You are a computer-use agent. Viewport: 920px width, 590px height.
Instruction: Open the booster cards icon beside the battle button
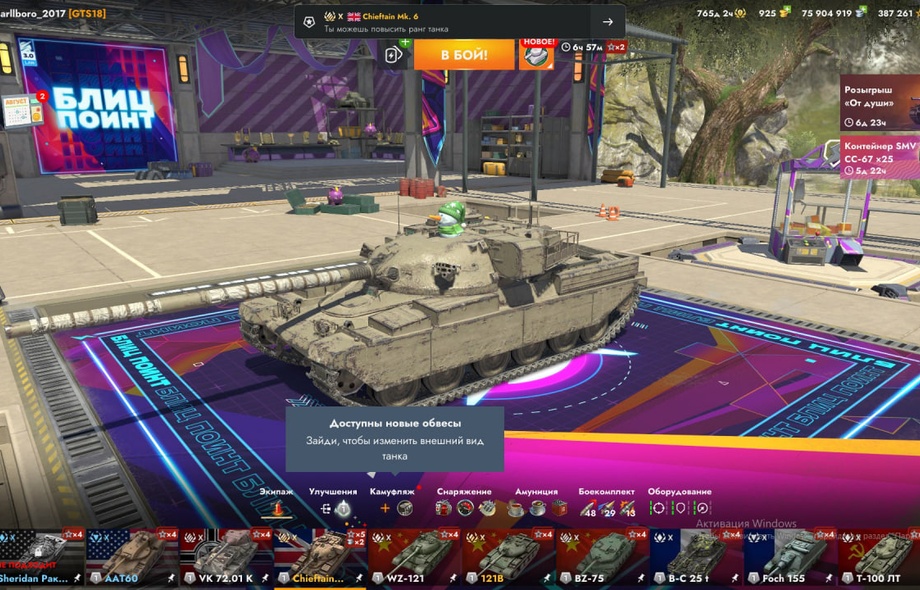point(395,54)
